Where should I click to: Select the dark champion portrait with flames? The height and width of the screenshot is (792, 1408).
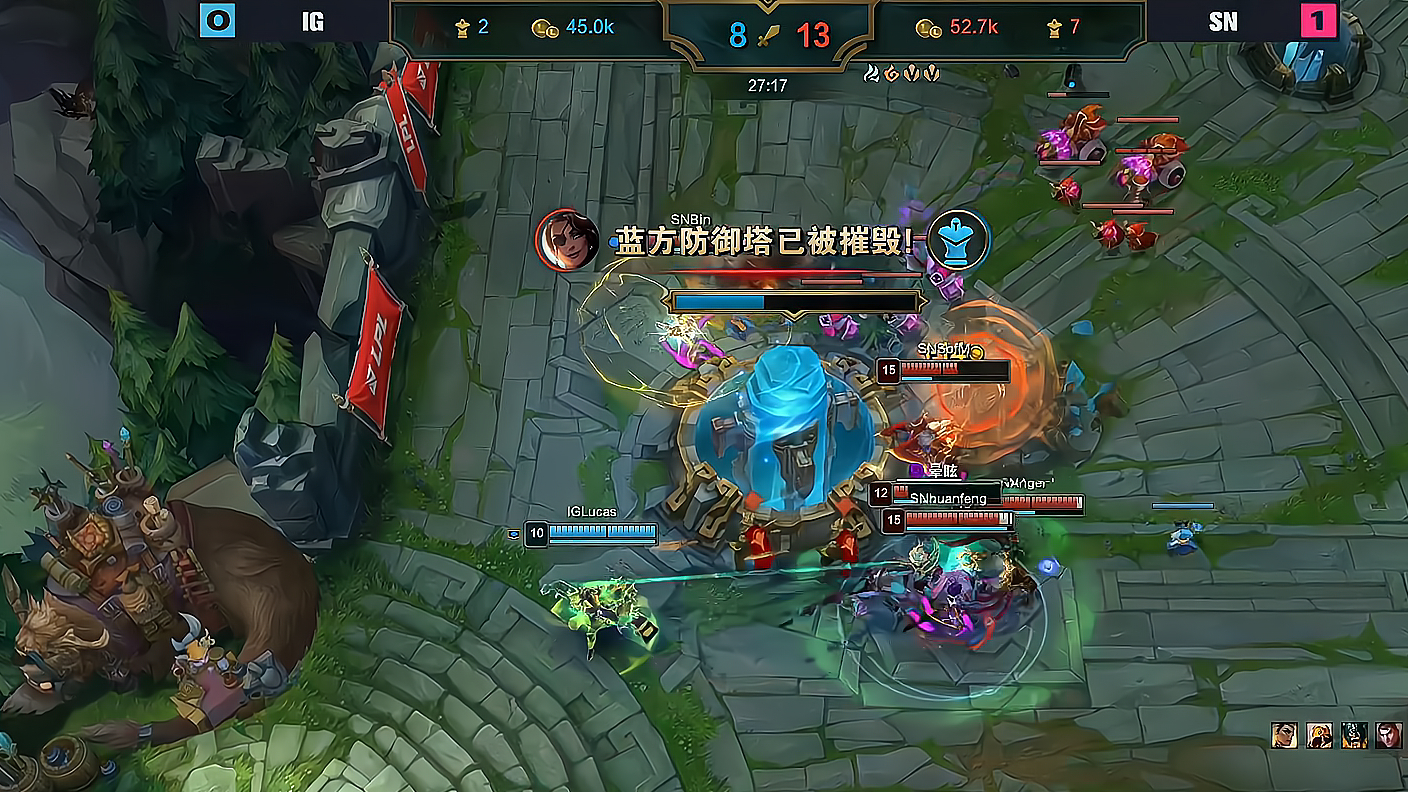click(x=1354, y=735)
